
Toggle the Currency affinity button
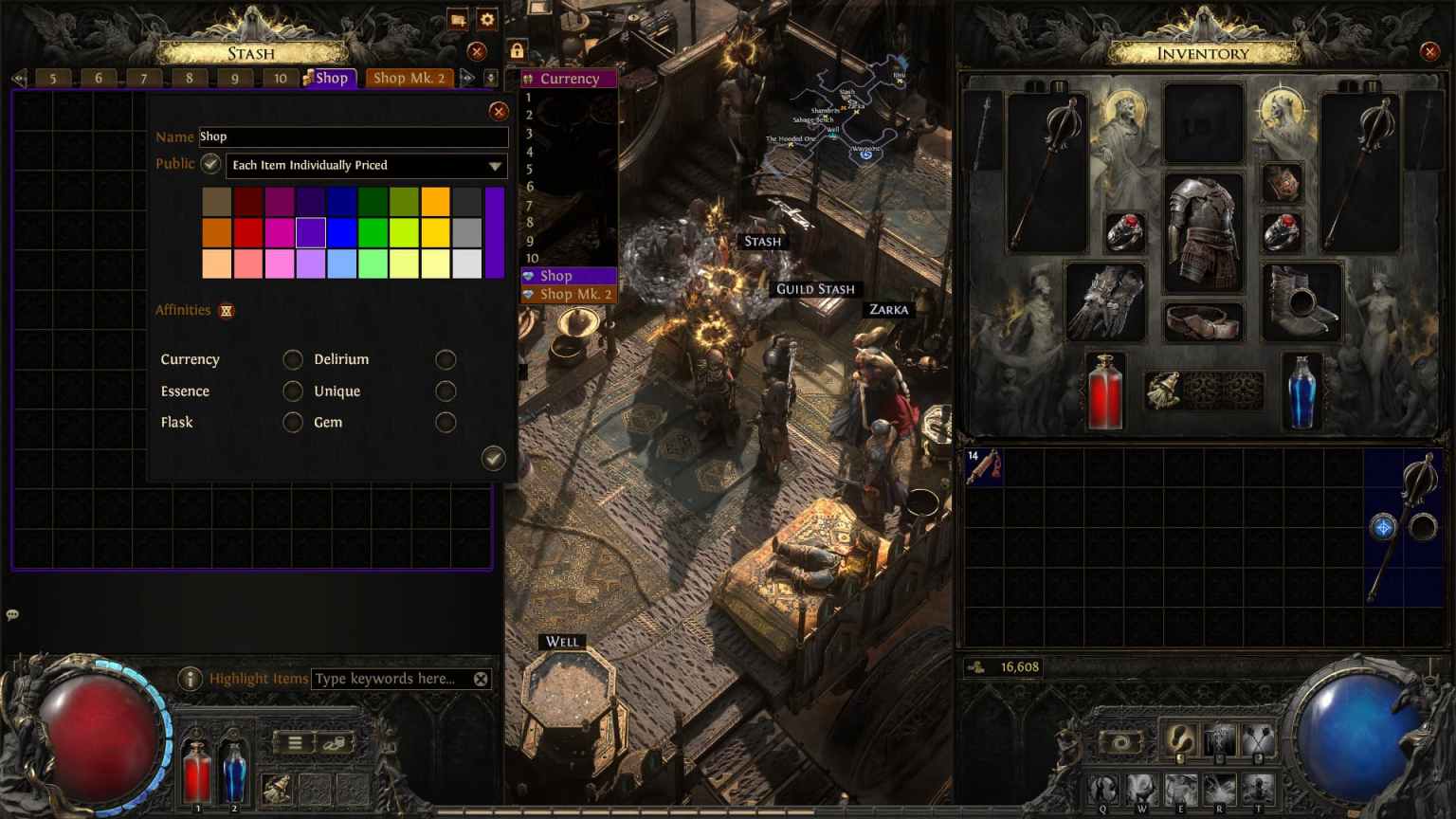293,359
